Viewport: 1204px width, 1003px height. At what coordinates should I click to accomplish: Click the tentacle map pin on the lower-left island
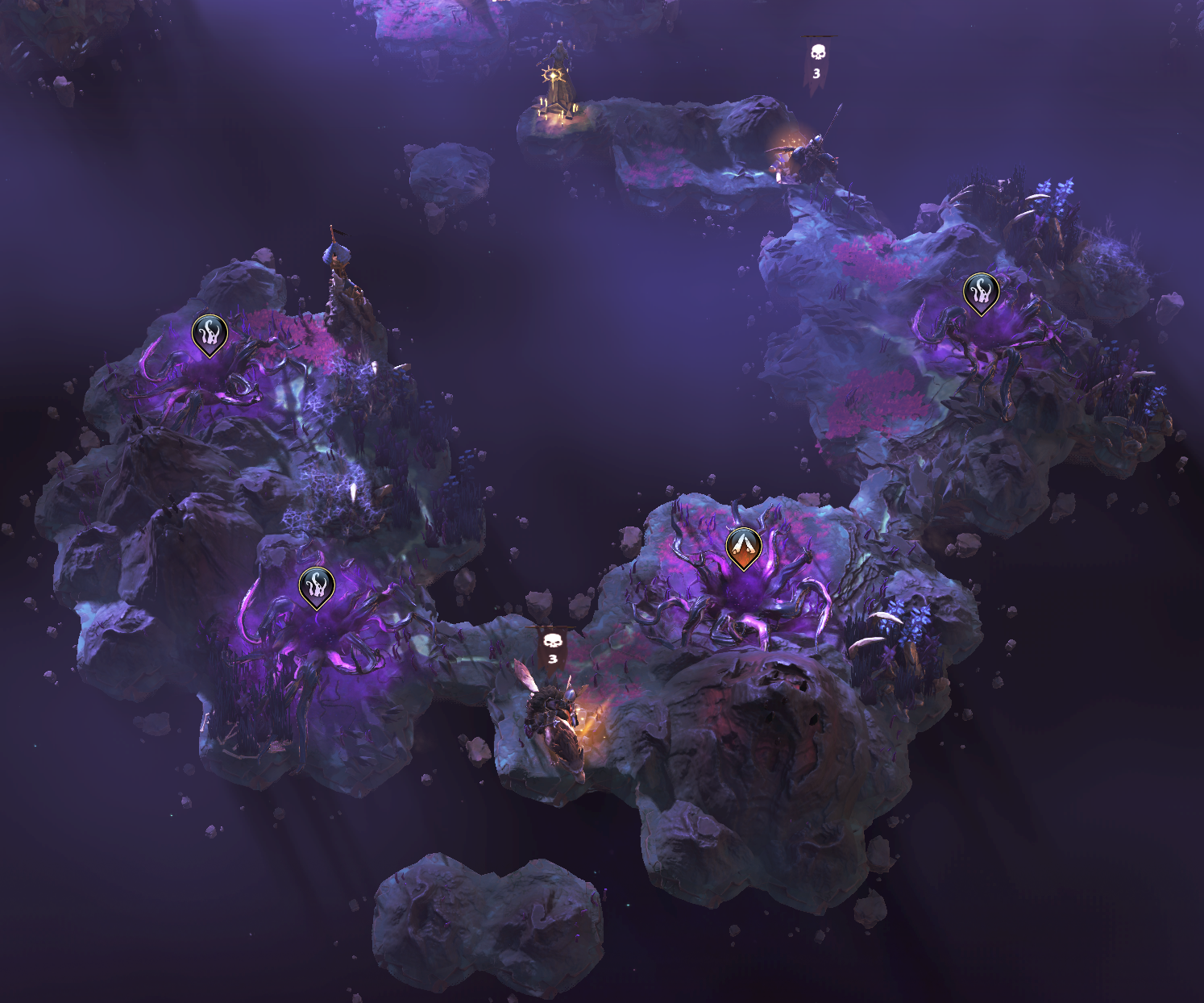(315, 585)
